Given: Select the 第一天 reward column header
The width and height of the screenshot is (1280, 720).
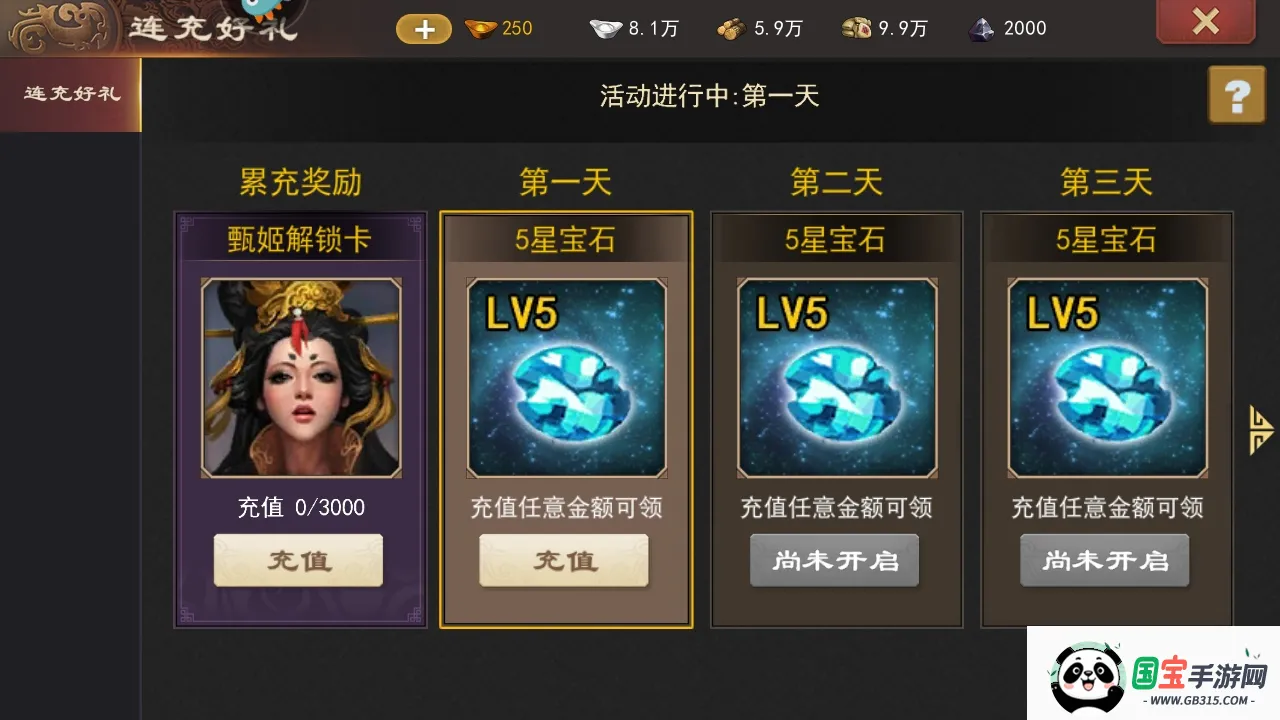Looking at the screenshot, I should pos(566,180).
